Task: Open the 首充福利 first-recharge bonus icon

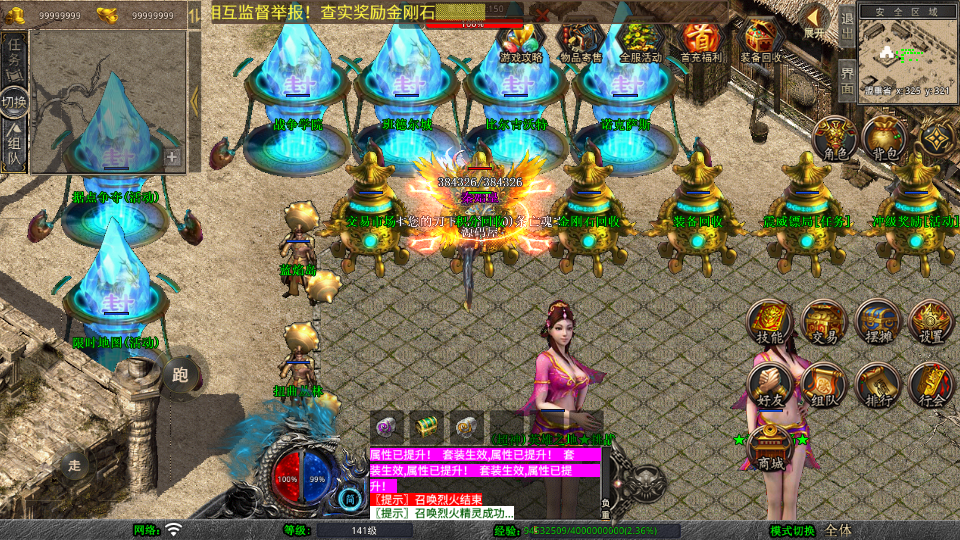Action: point(700,40)
